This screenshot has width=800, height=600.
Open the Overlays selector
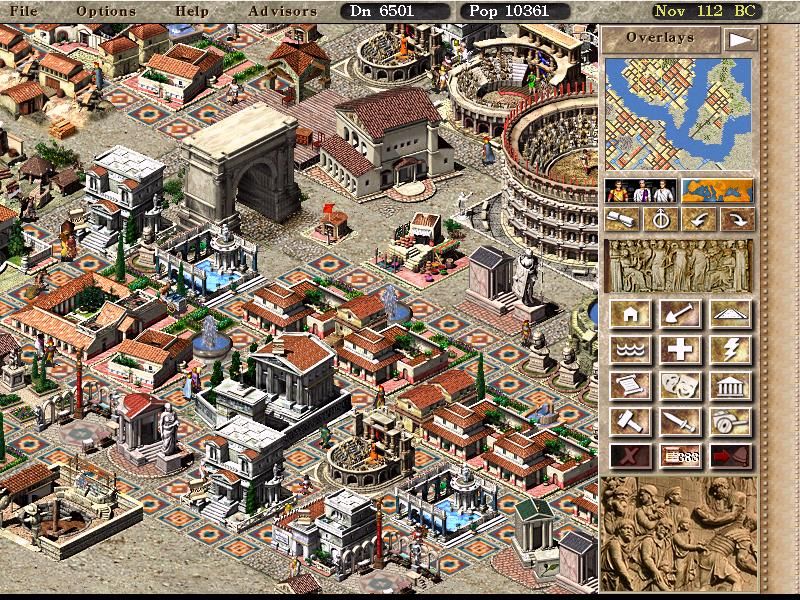click(661, 39)
